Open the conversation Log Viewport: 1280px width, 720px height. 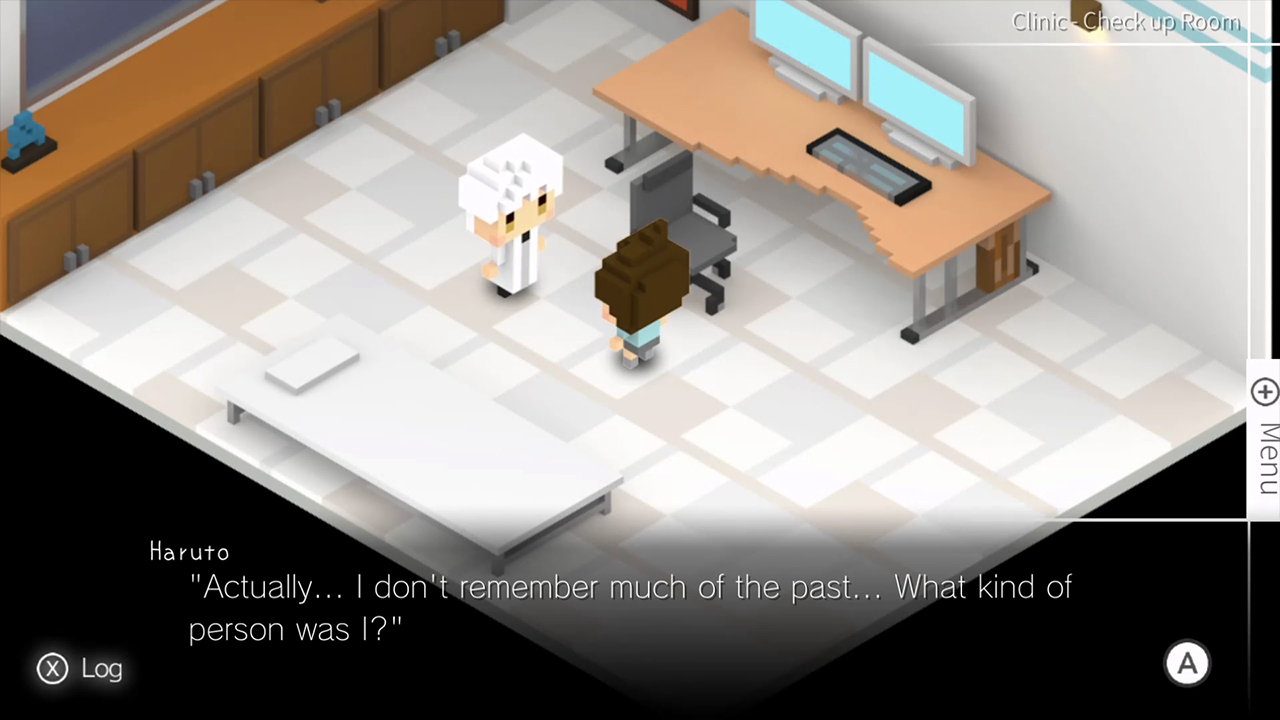101,669
